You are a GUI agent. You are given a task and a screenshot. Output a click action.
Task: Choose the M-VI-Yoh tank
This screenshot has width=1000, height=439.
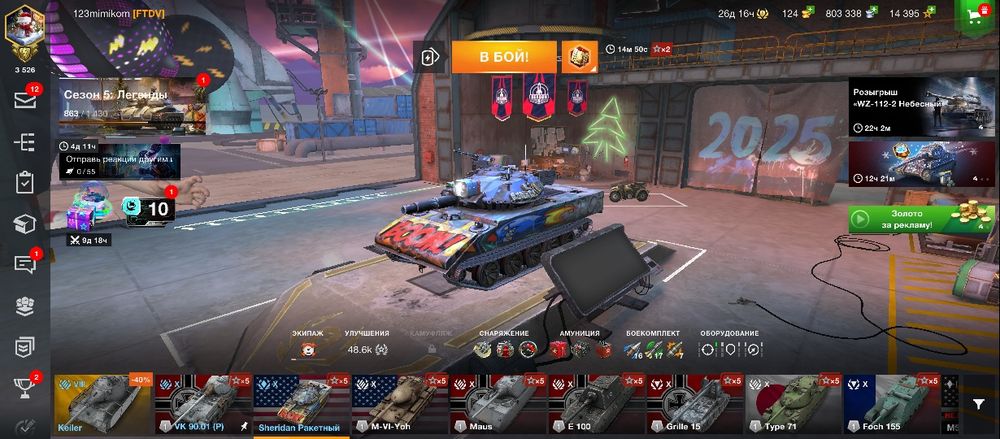pos(400,406)
